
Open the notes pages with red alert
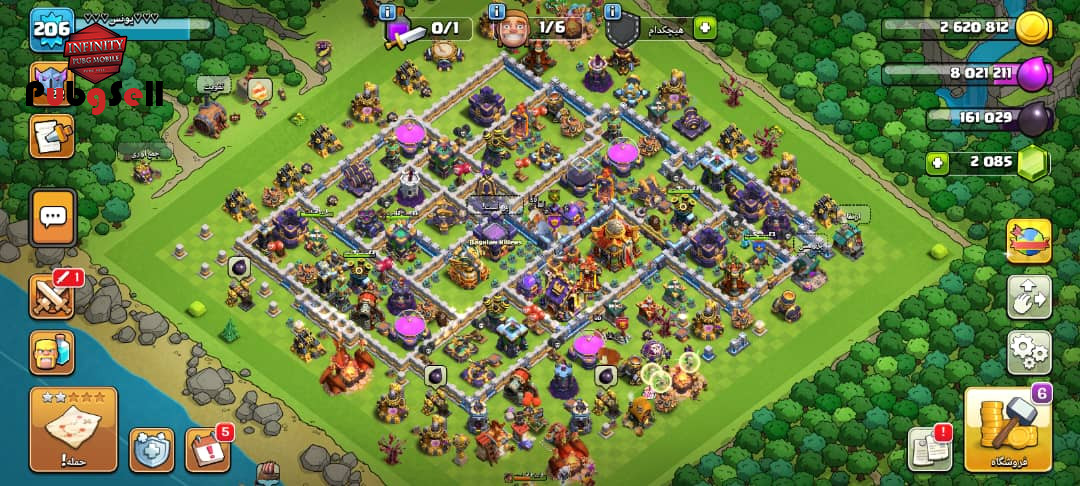point(930,449)
